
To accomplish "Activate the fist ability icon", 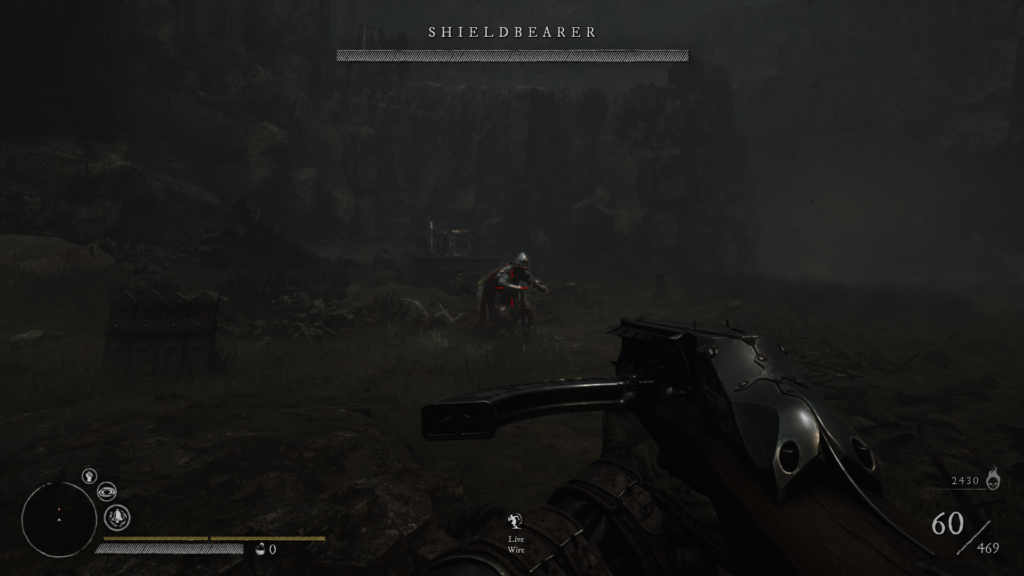I will click(x=88, y=476).
